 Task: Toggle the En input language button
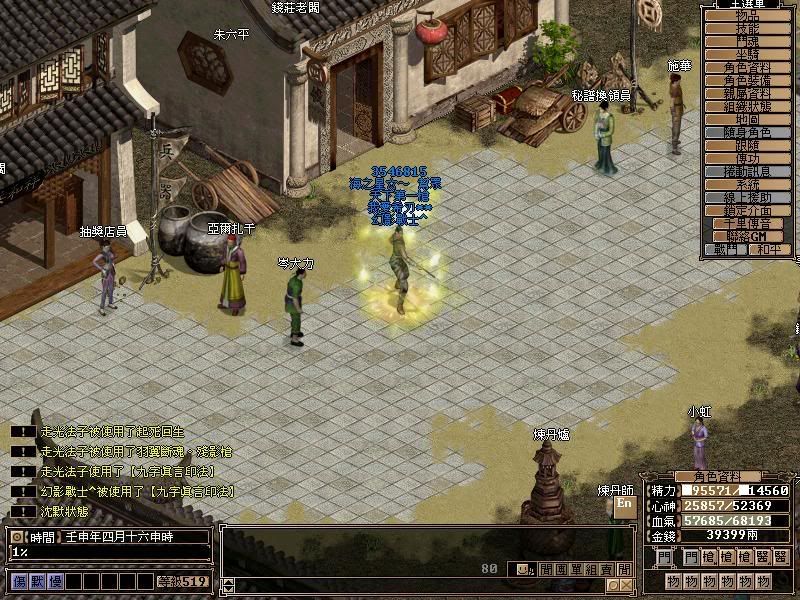coord(624,505)
